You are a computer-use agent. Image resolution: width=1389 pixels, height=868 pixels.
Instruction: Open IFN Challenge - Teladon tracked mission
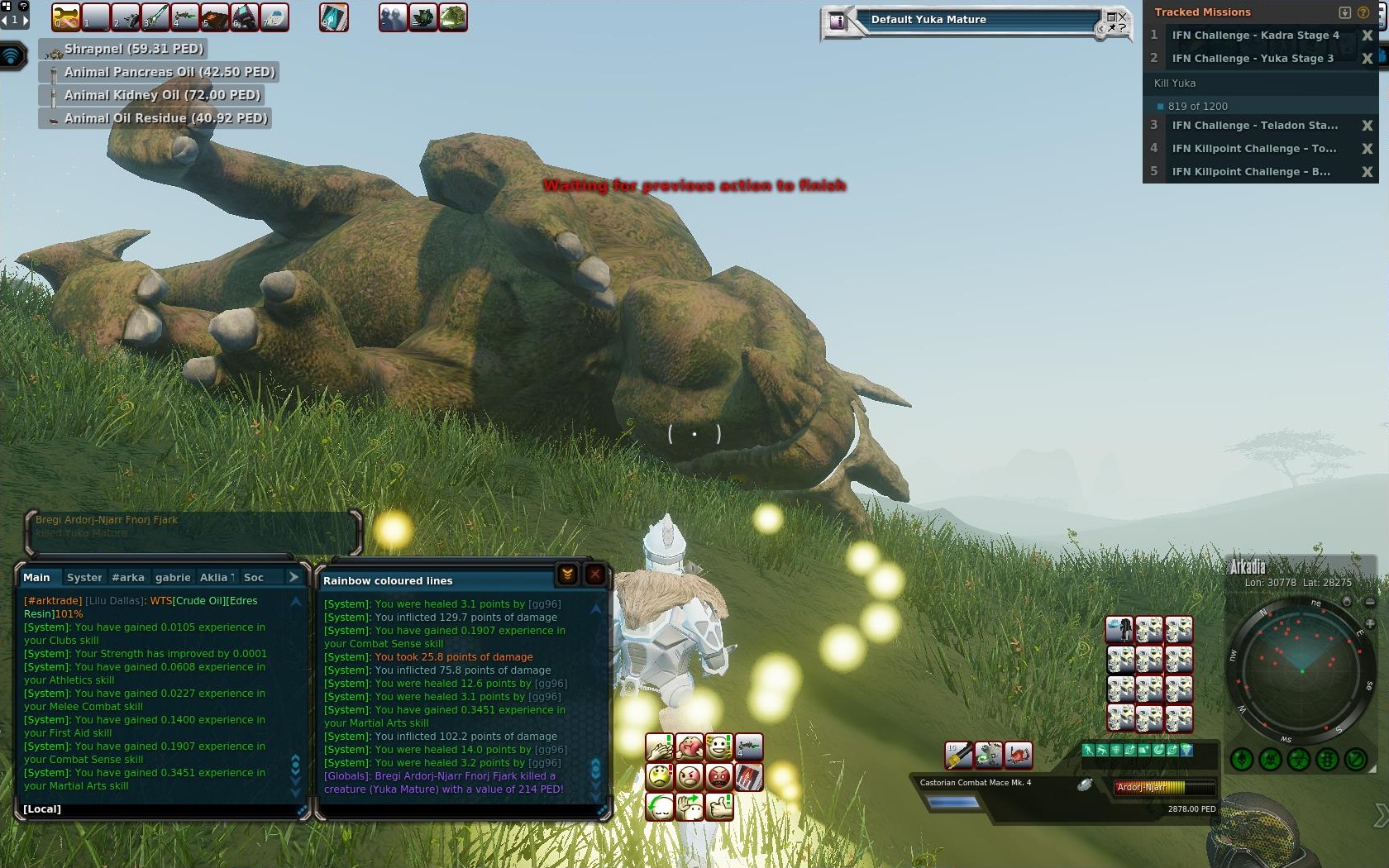[1253, 126]
